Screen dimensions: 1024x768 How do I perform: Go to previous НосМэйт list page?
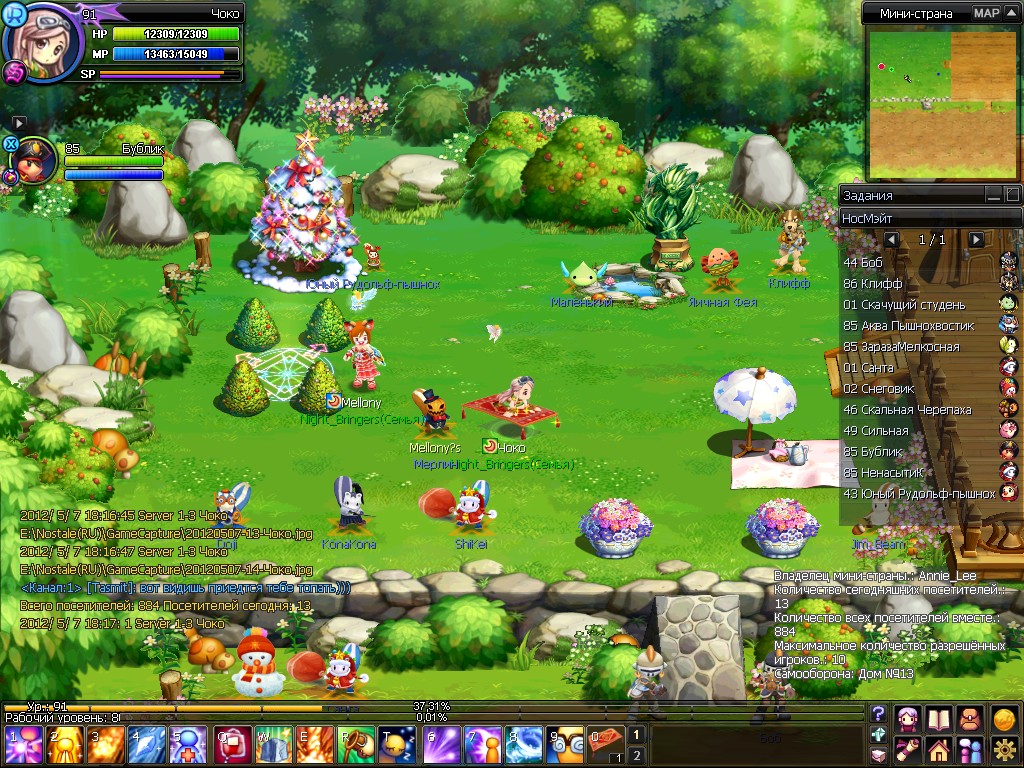pos(892,240)
